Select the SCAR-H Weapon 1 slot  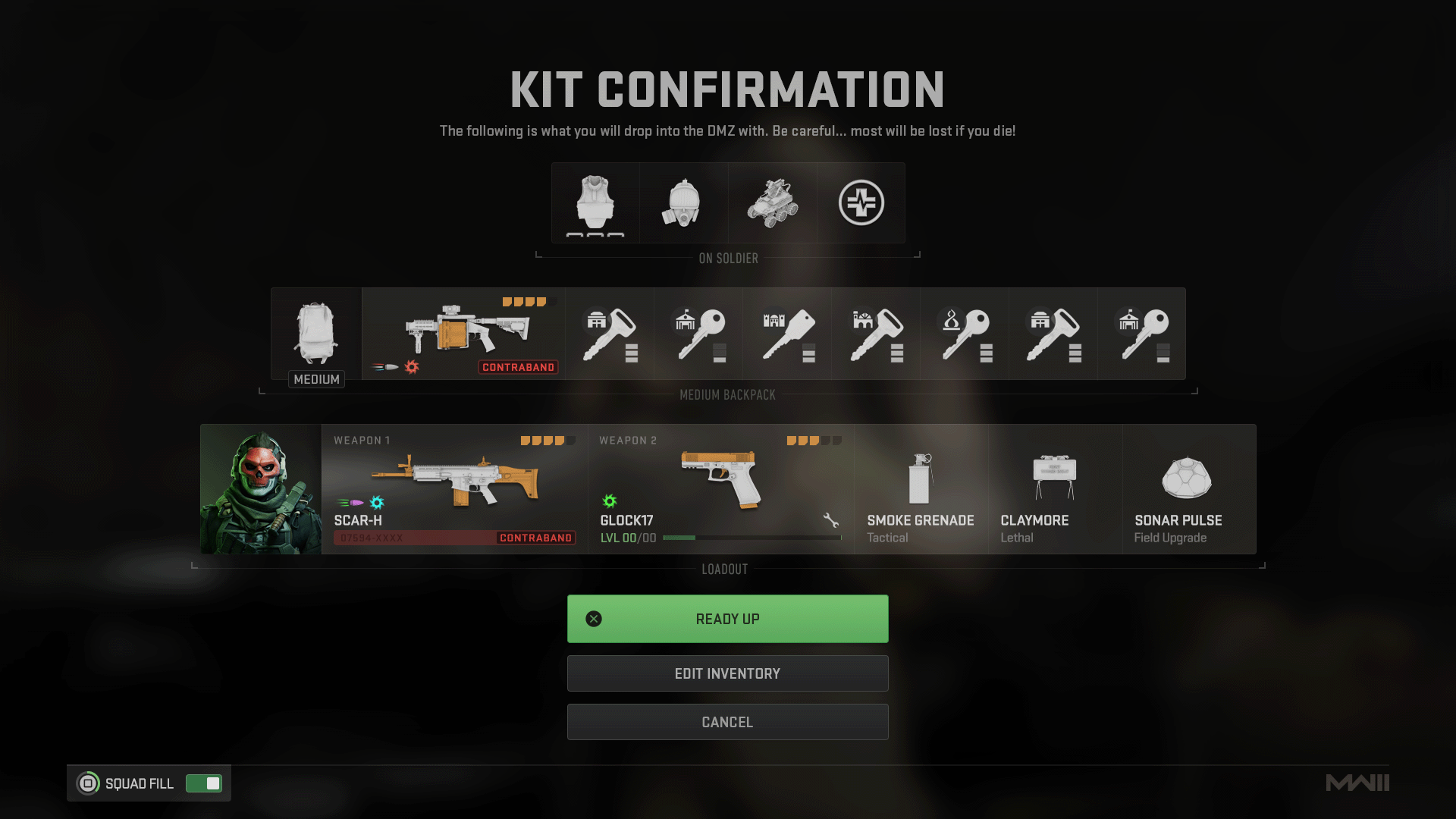(454, 489)
